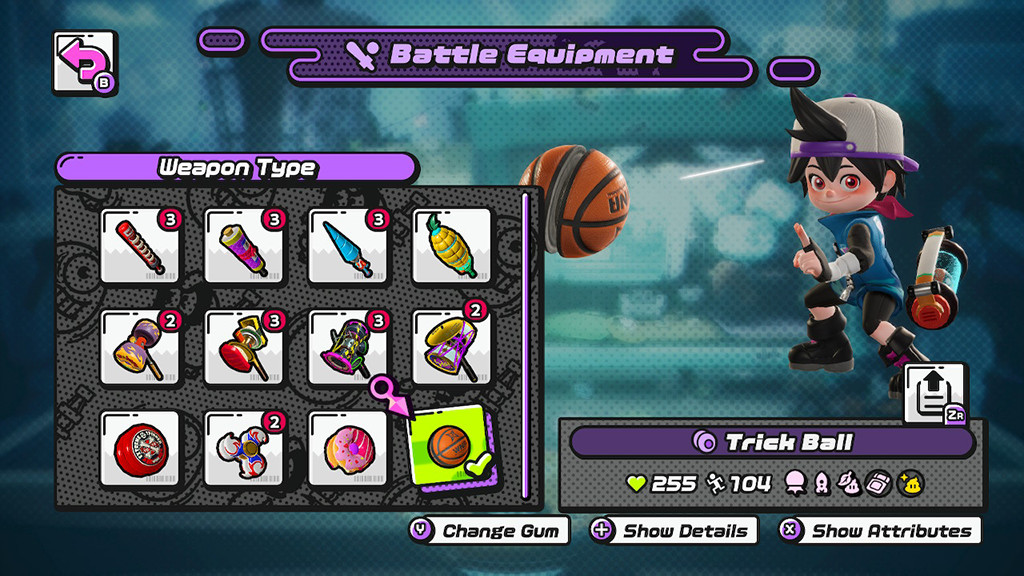Select the equipped basketball Trick Ball weapon
This screenshot has width=1024, height=576.
point(453,446)
